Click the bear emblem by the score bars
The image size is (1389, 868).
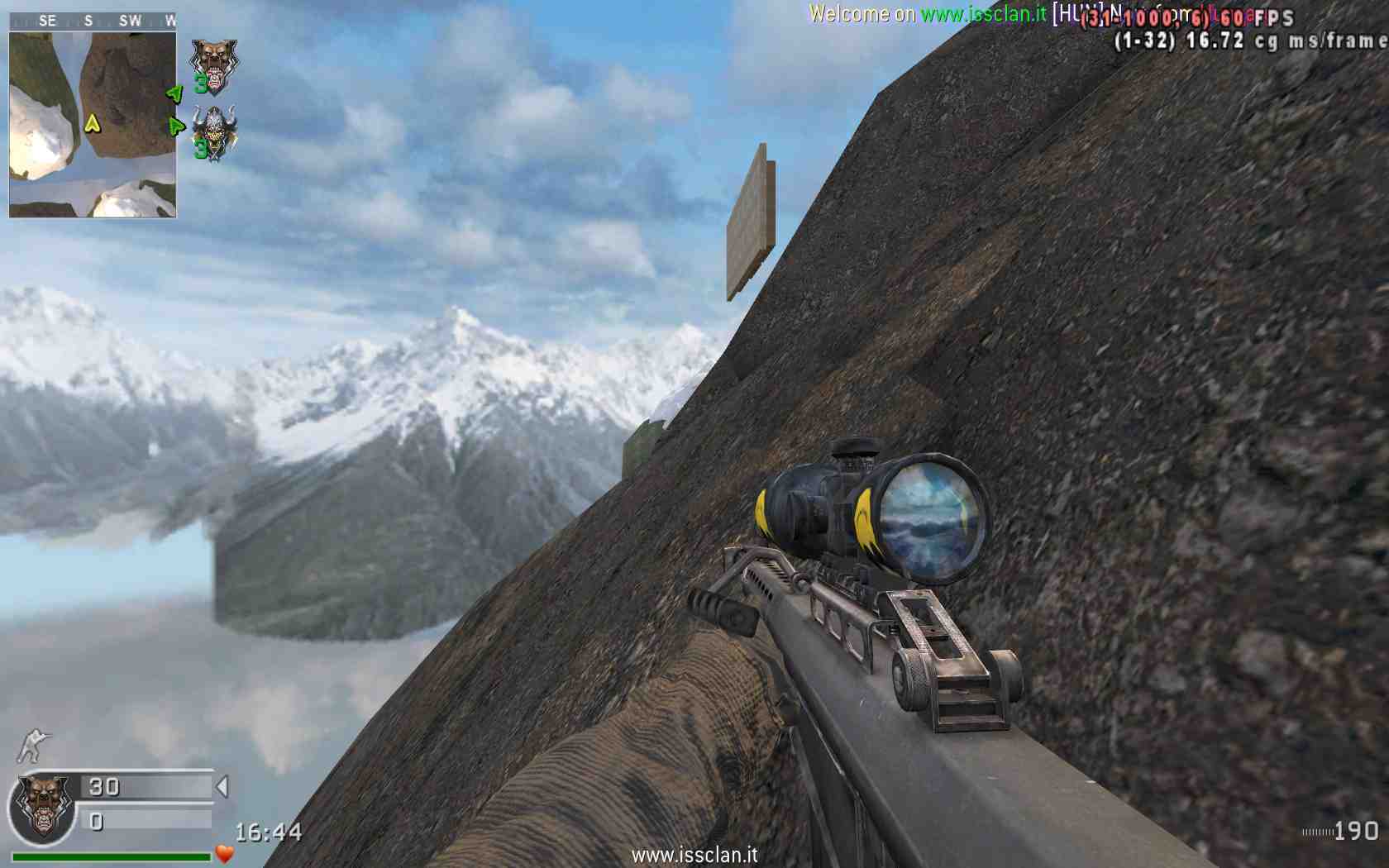pos(43,806)
